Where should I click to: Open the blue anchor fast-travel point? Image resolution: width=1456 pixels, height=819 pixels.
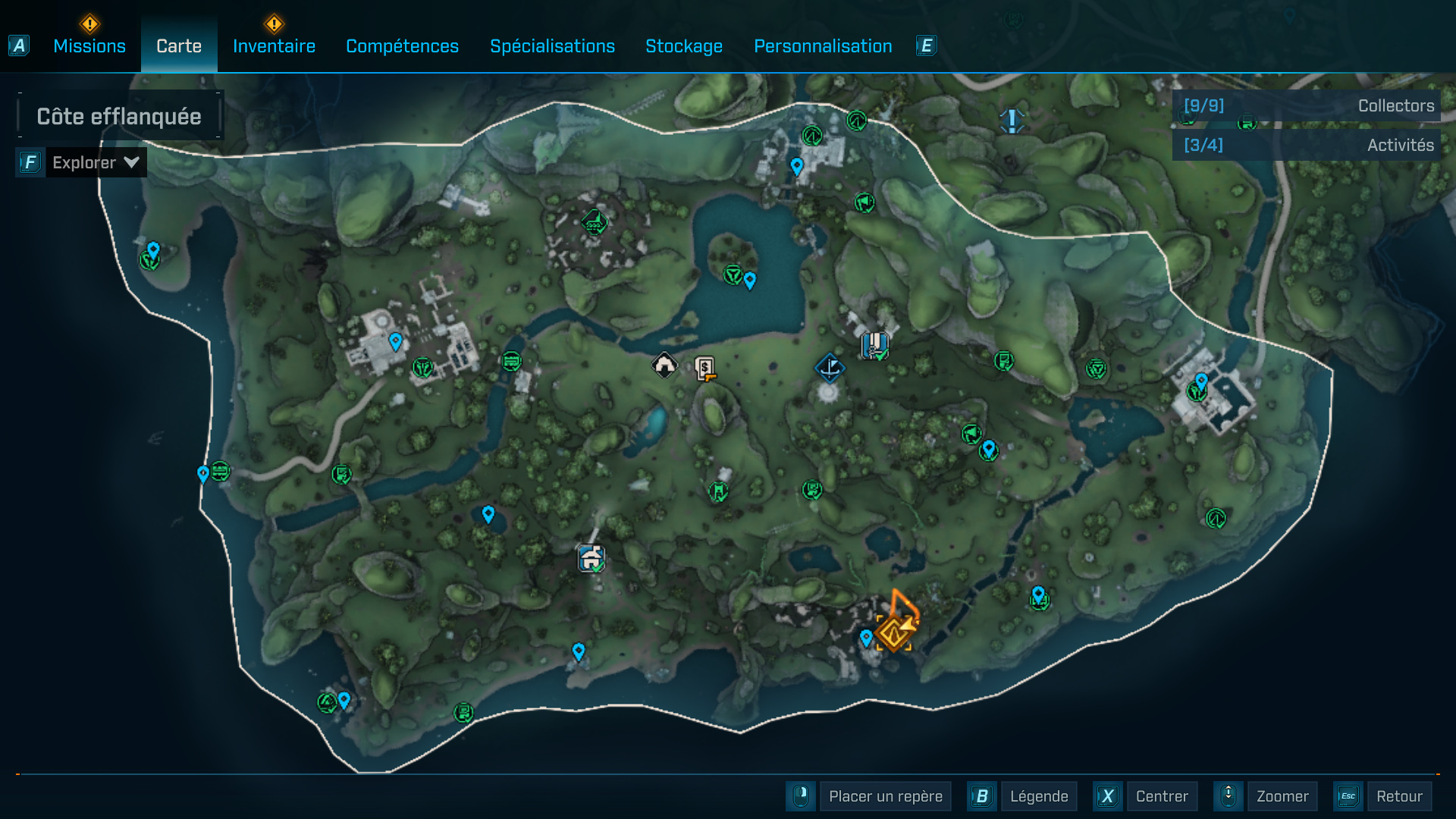point(830,368)
